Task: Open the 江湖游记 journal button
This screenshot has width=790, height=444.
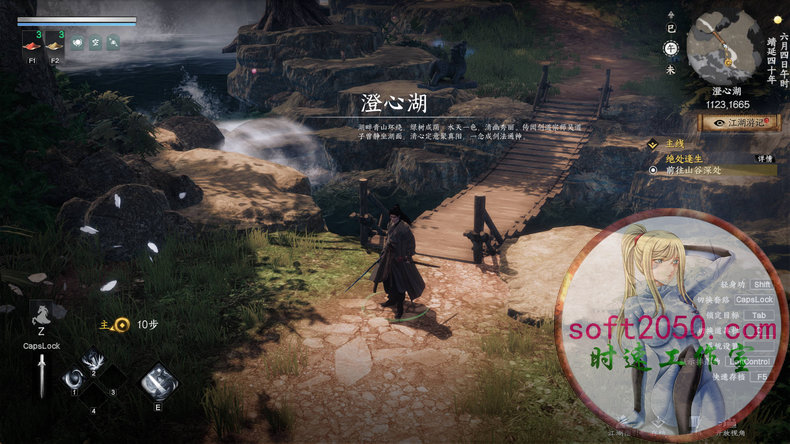Action: tap(740, 123)
